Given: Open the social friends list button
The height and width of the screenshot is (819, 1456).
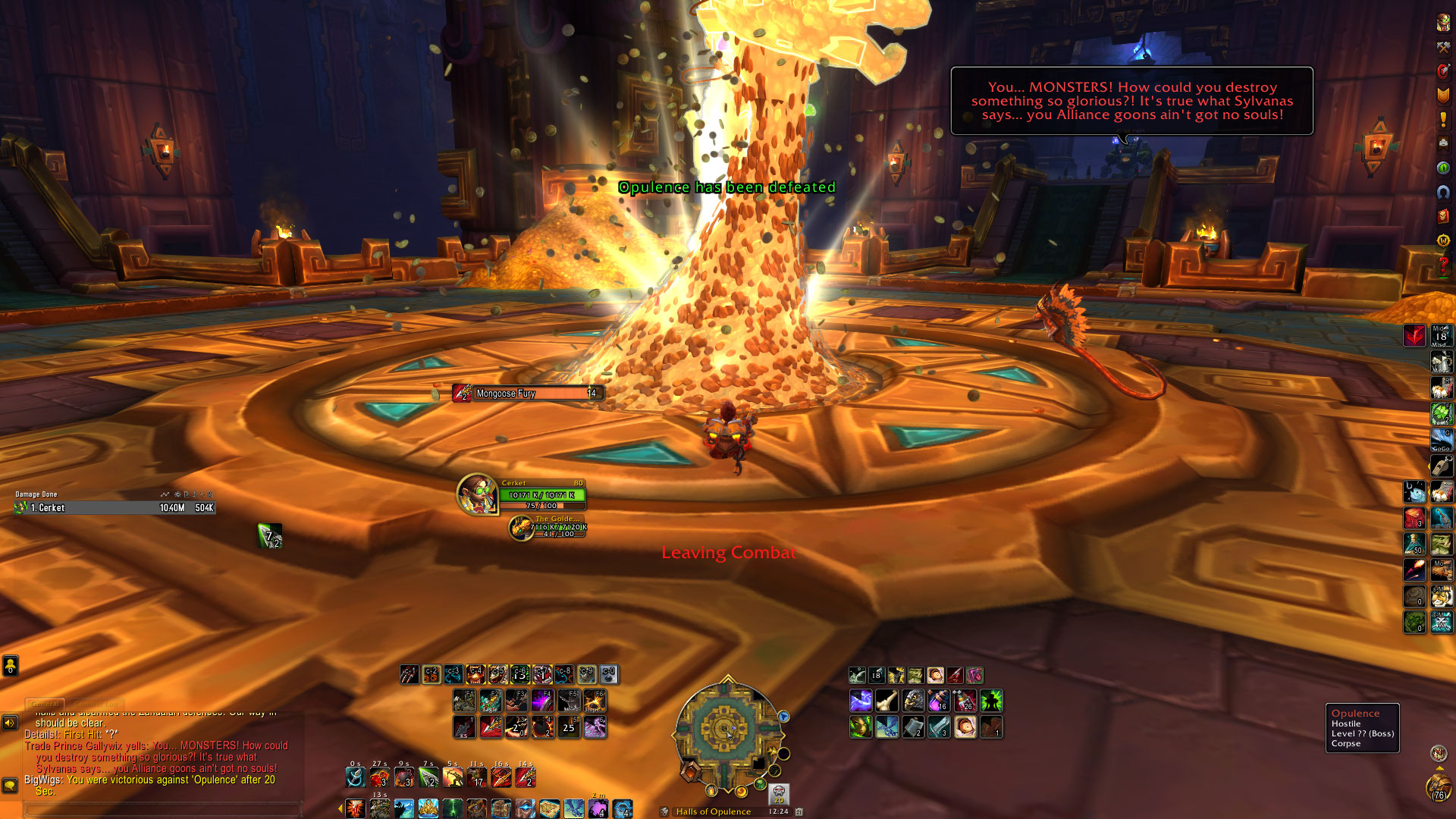Looking at the screenshot, I should pos(10,666).
